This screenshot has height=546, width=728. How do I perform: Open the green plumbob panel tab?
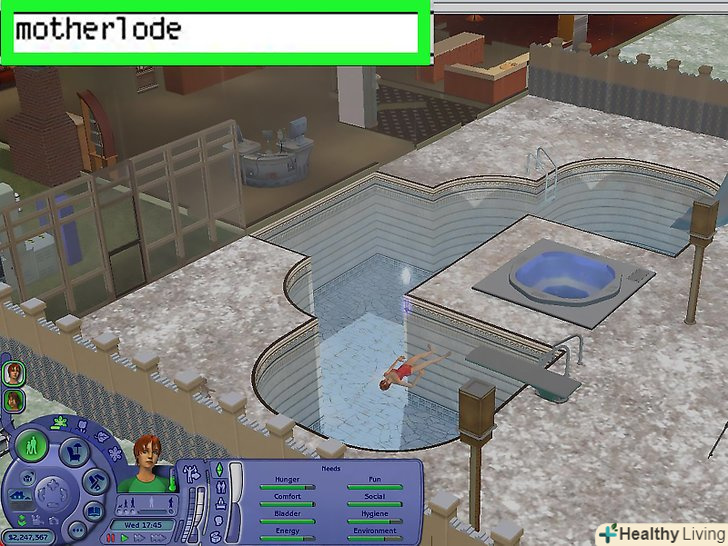coord(218,470)
